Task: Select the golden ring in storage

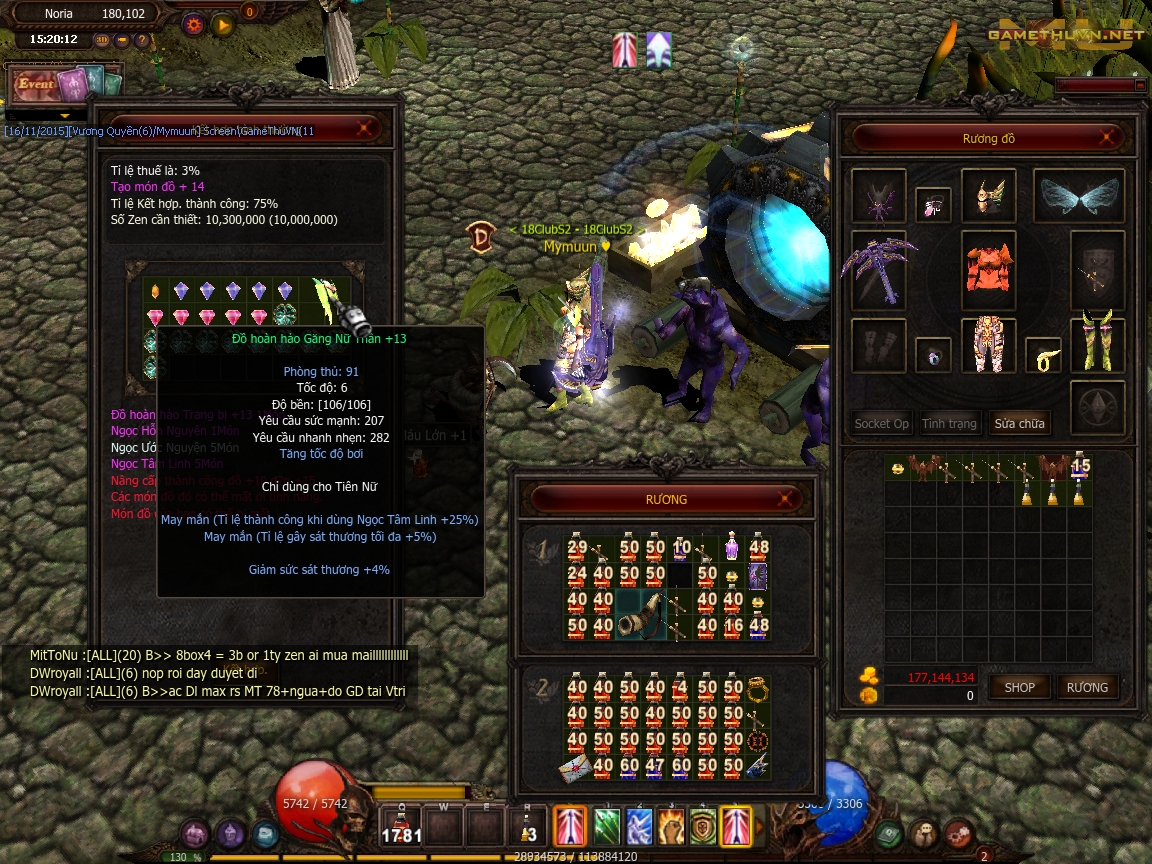Action: point(758,689)
